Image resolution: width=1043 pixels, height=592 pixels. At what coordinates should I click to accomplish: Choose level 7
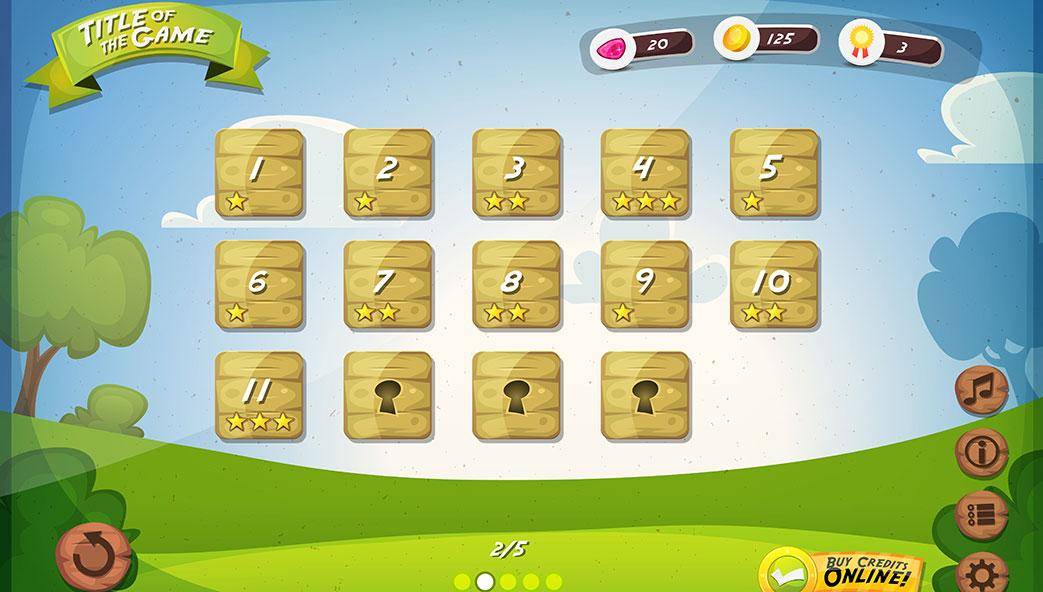click(x=388, y=285)
